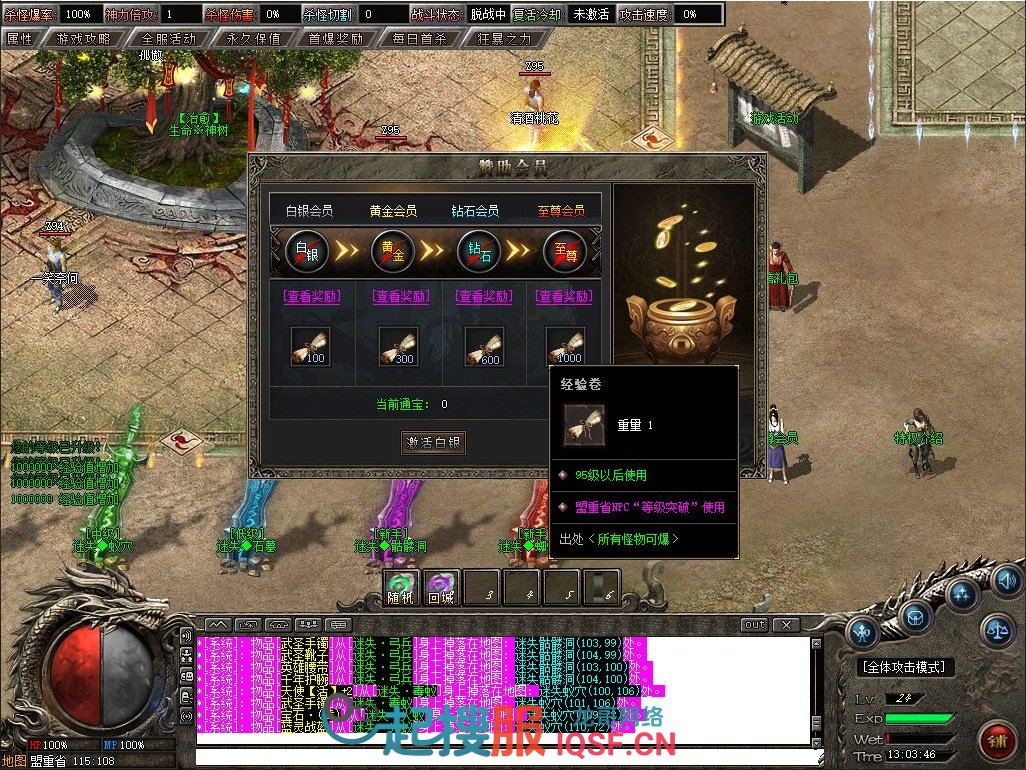The height and width of the screenshot is (770, 1026).
Task: Select the 白银 silver member medallion
Action: tap(307, 250)
